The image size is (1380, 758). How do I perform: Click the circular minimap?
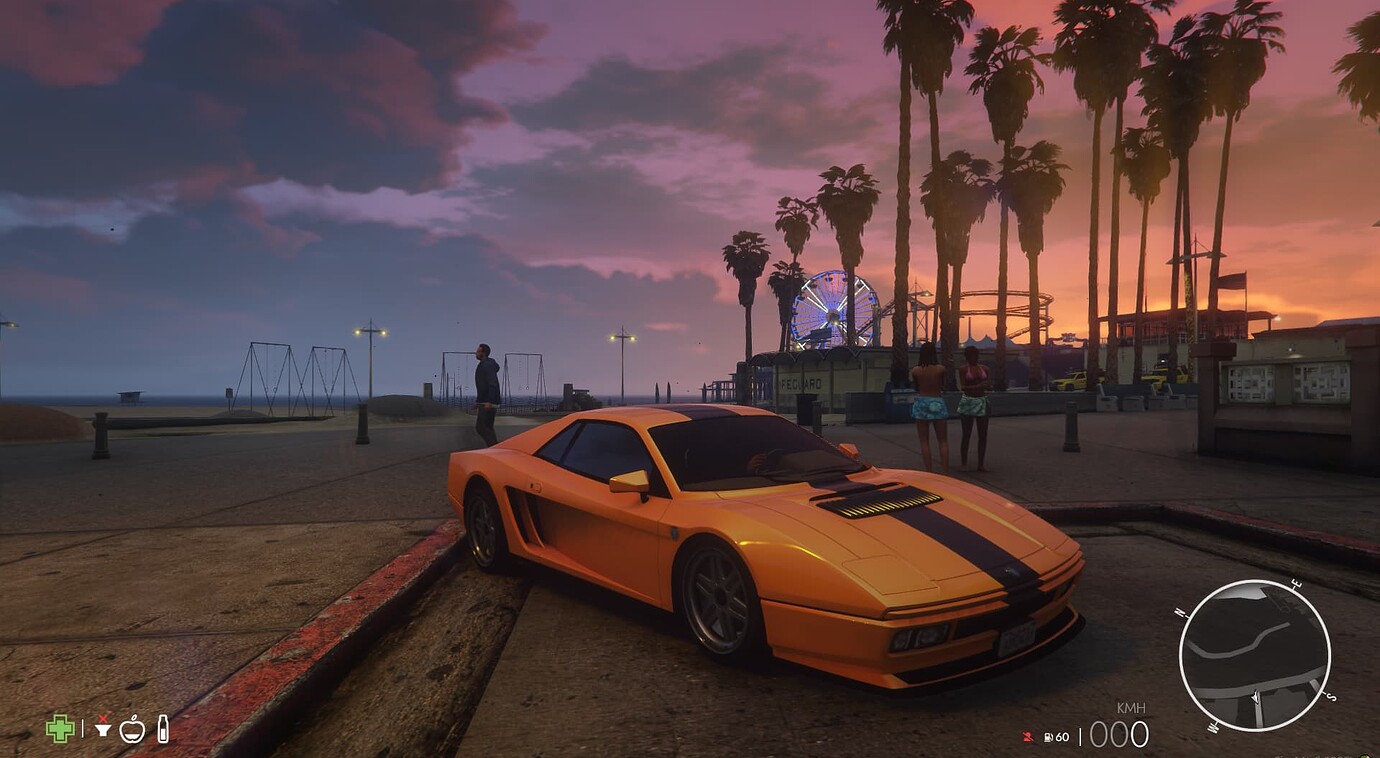tap(1254, 655)
